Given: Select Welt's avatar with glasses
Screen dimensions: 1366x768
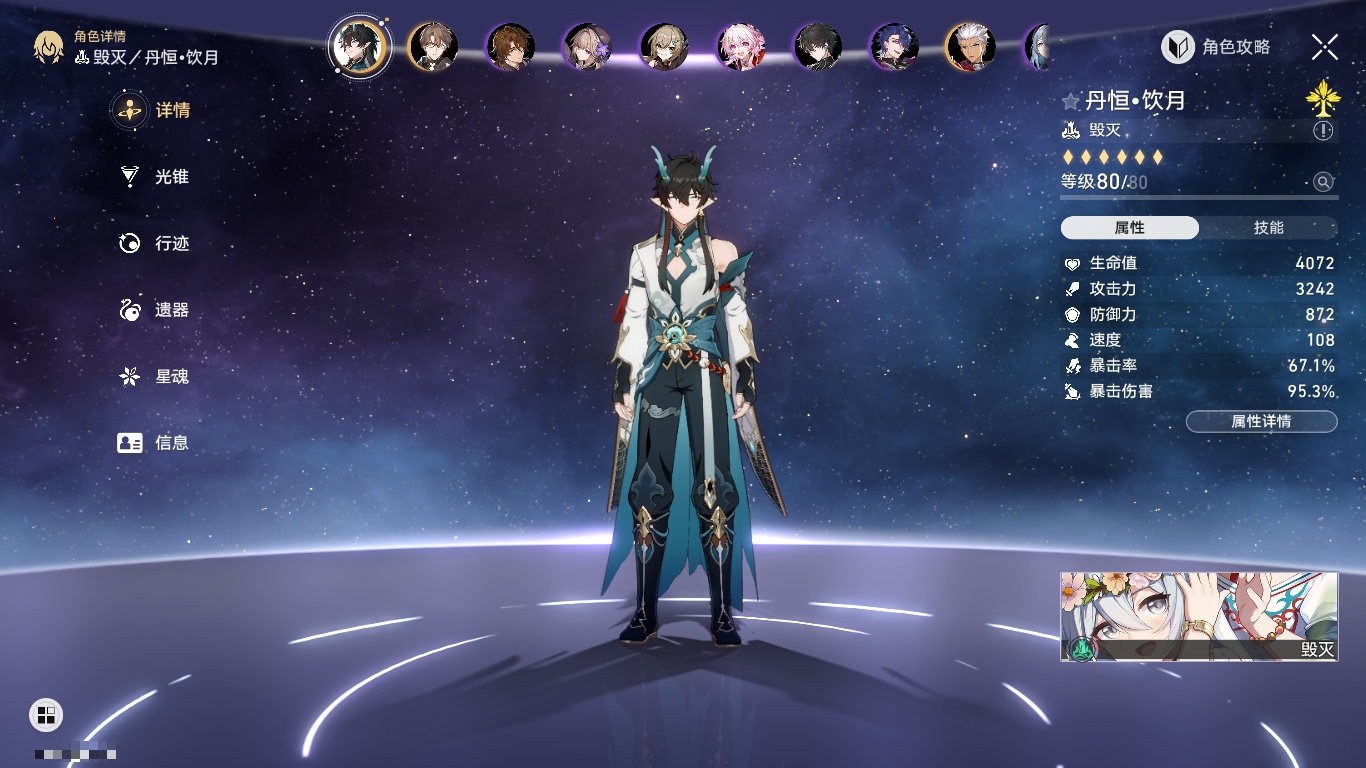Looking at the screenshot, I should 433,47.
